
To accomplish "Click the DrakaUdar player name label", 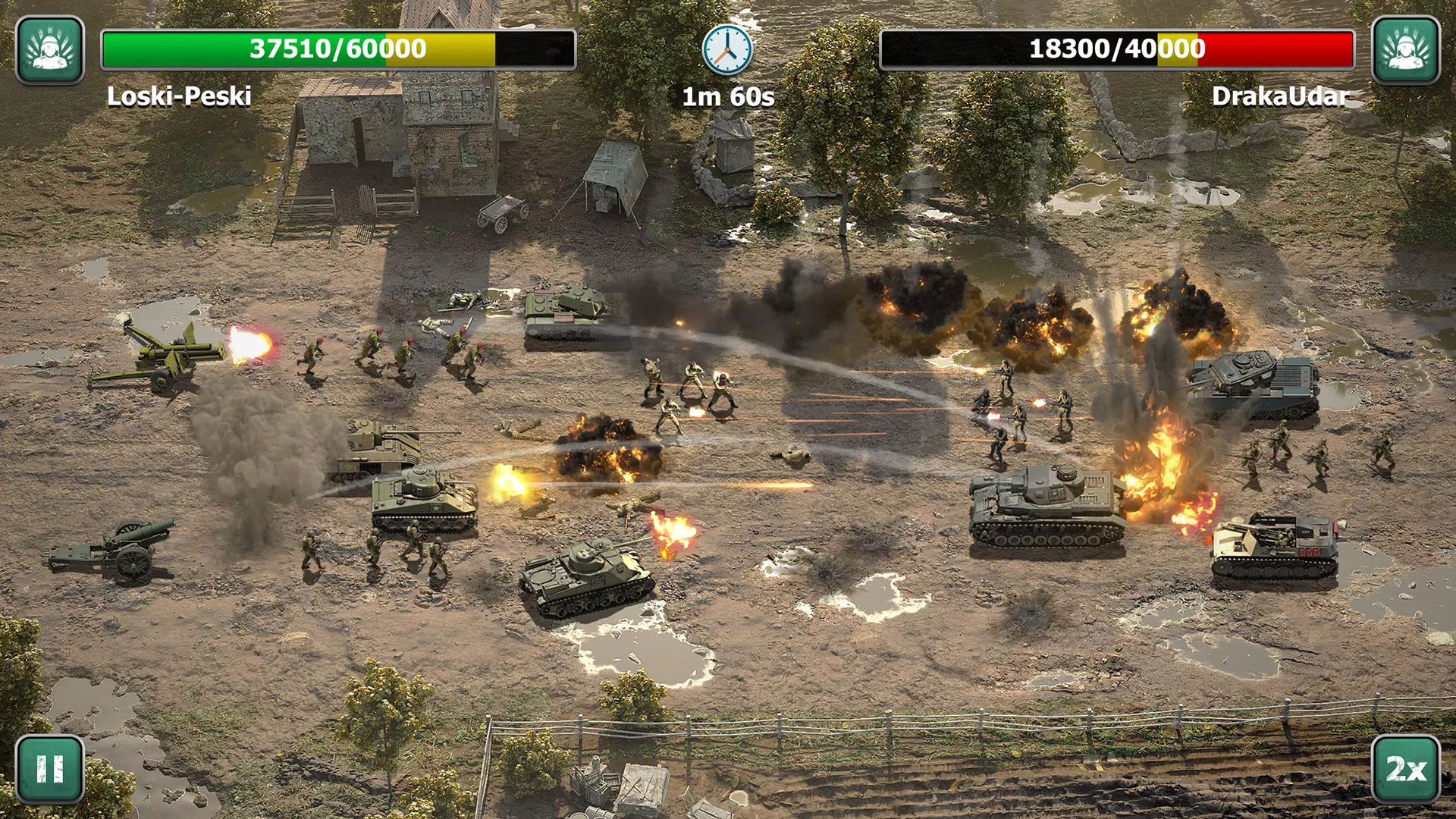I will coord(1280,97).
